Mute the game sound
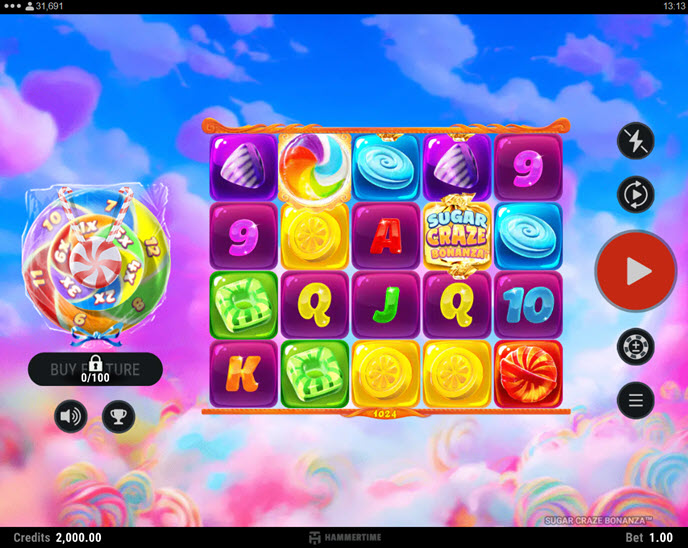Viewport: 688px width, 548px height. click(71, 416)
